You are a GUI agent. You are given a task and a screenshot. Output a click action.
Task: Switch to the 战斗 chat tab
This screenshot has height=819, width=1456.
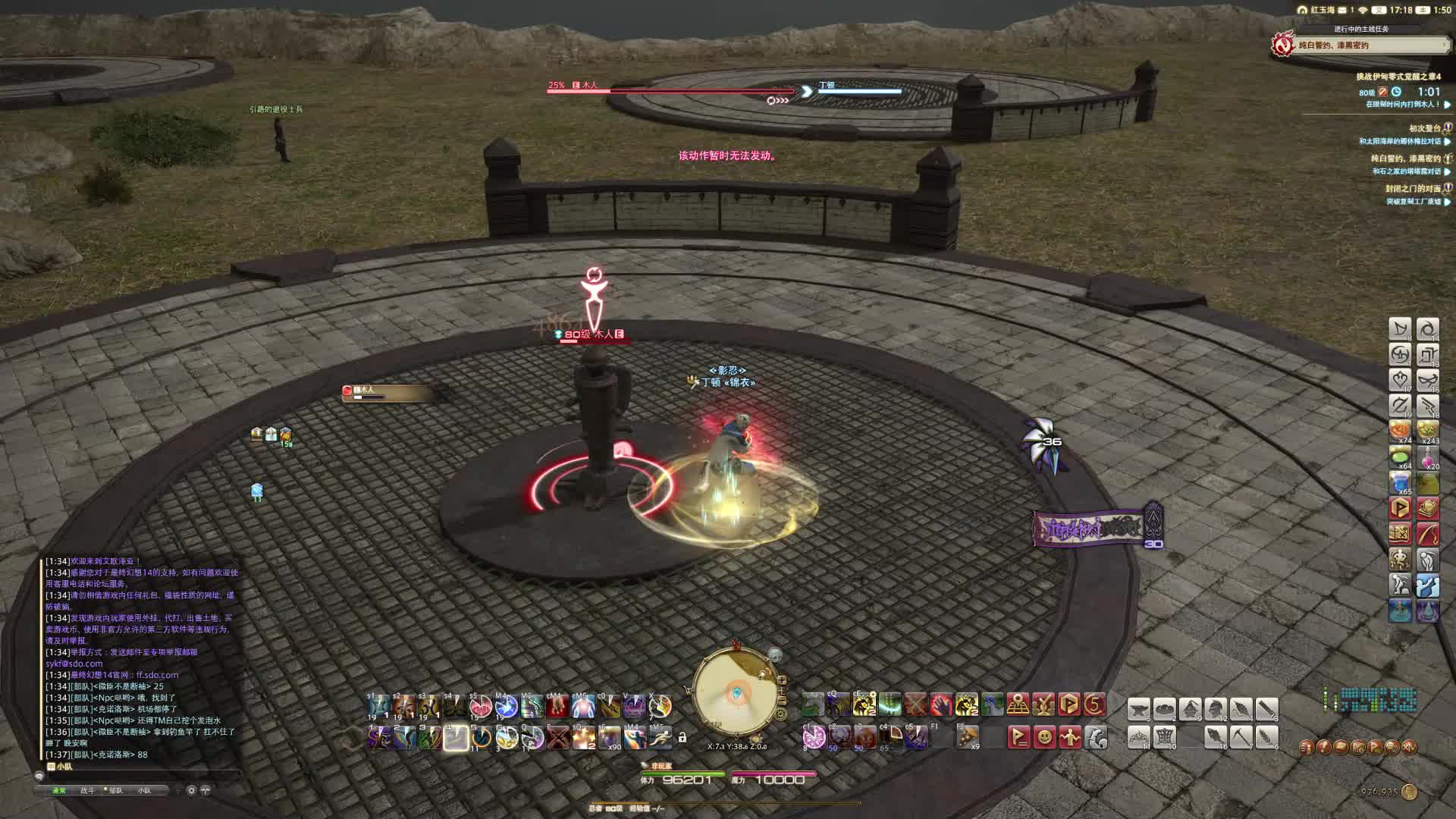[x=87, y=790]
